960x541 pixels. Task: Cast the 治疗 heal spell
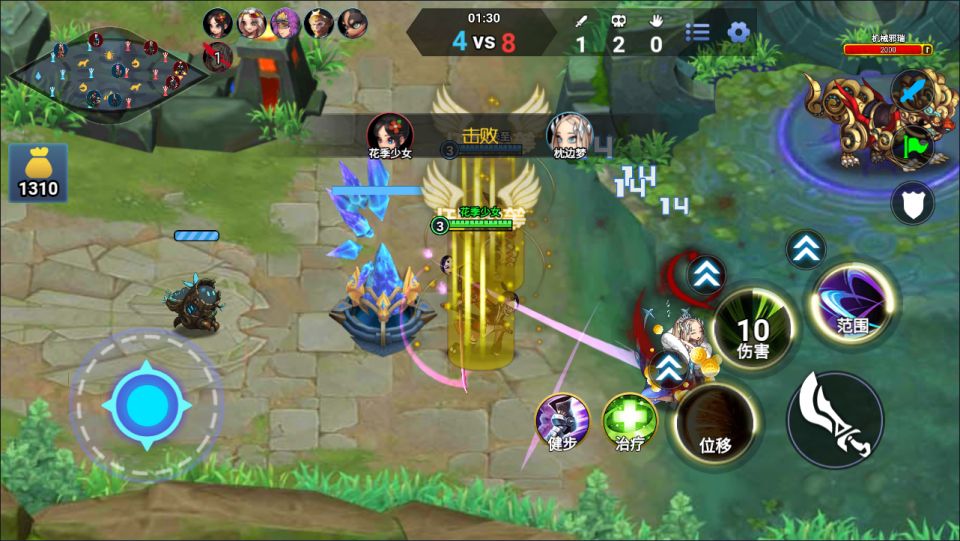[629, 421]
